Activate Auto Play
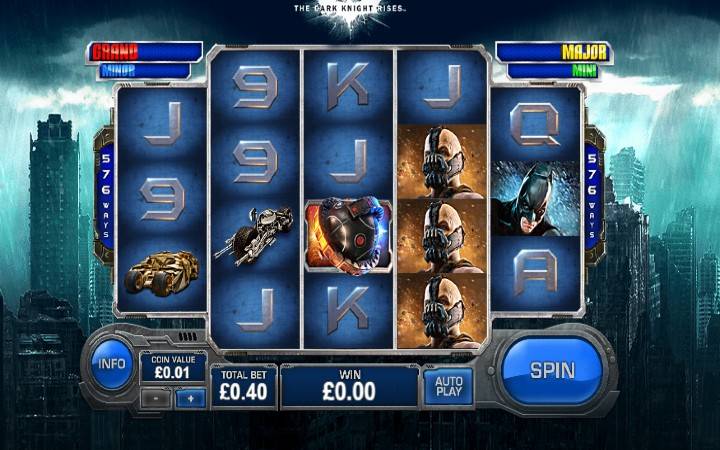720x450 pixels. pyautogui.click(x=448, y=387)
